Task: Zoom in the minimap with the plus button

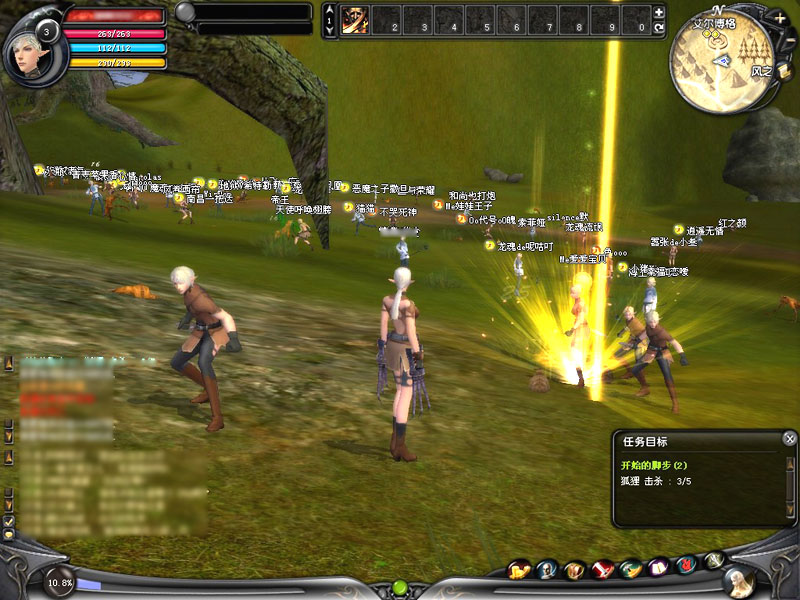Action: click(x=779, y=18)
